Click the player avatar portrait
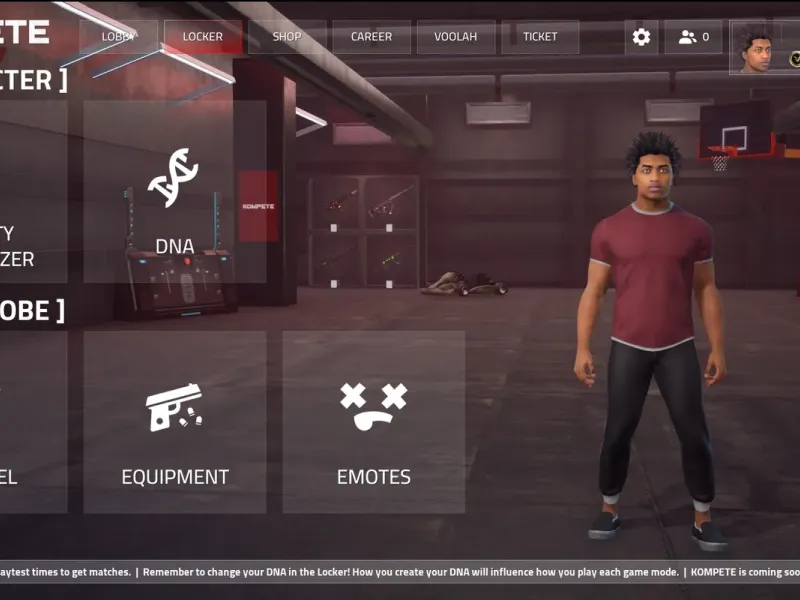 coord(755,48)
